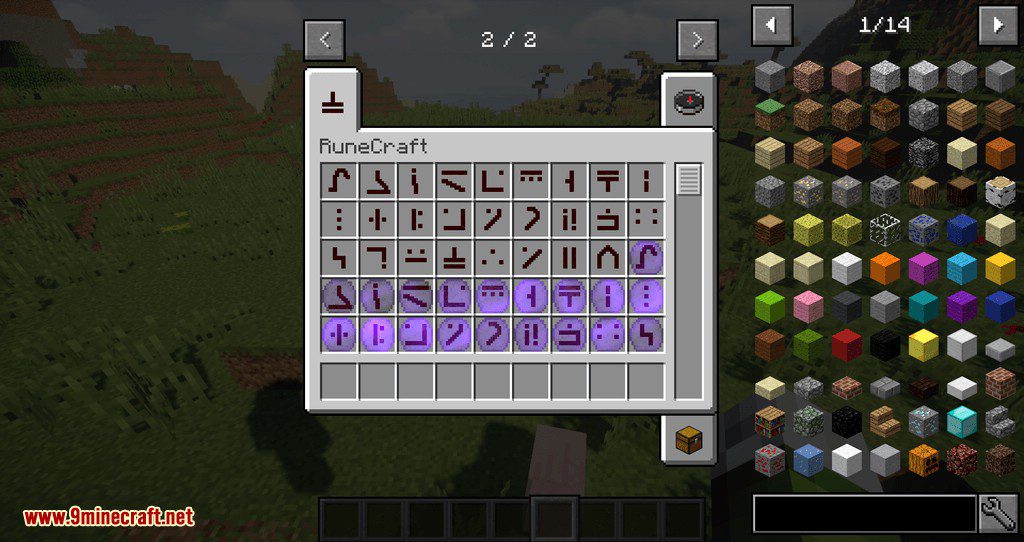Open the chest survival inventory tab
Viewport: 1024px width, 542px height.
(688, 438)
